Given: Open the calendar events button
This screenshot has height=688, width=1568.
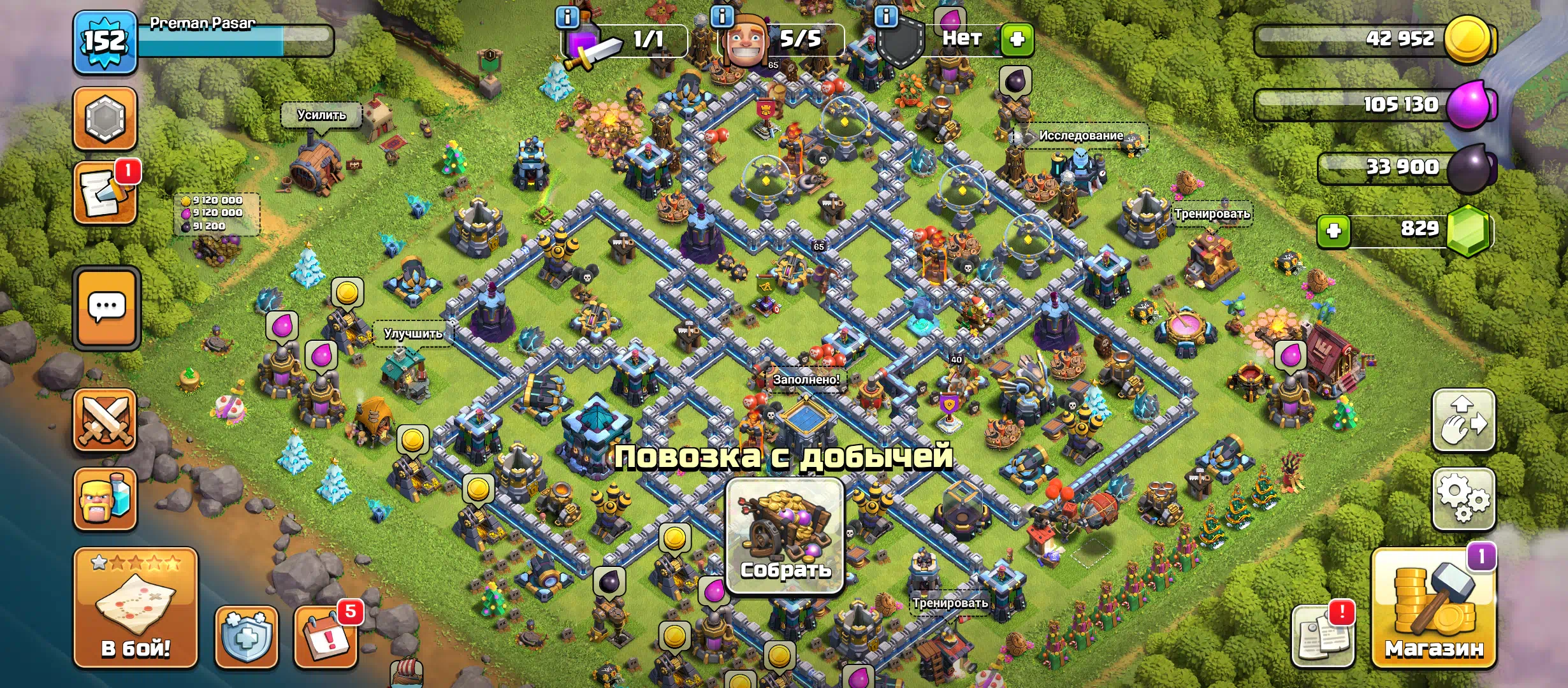Looking at the screenshot, I should [326, 636].
